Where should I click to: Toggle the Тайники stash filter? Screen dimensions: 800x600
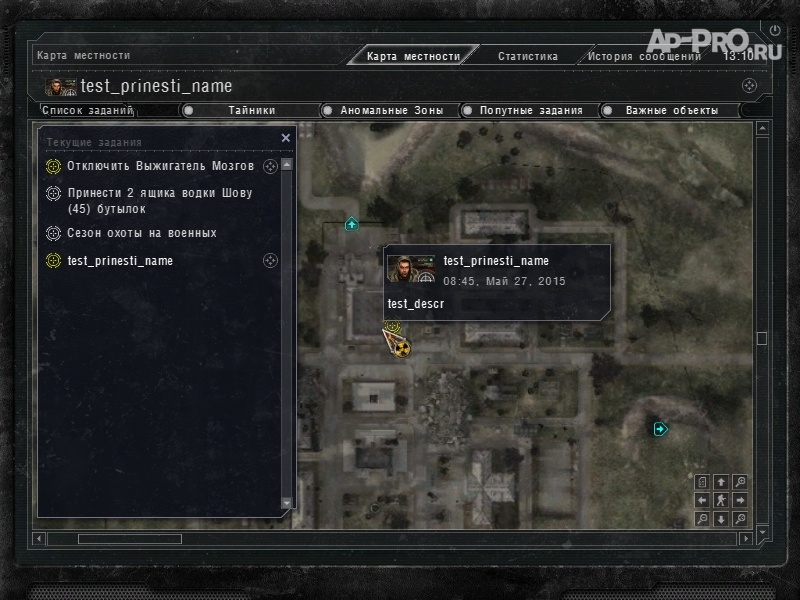pyautogui.click(x=251, y=110)
